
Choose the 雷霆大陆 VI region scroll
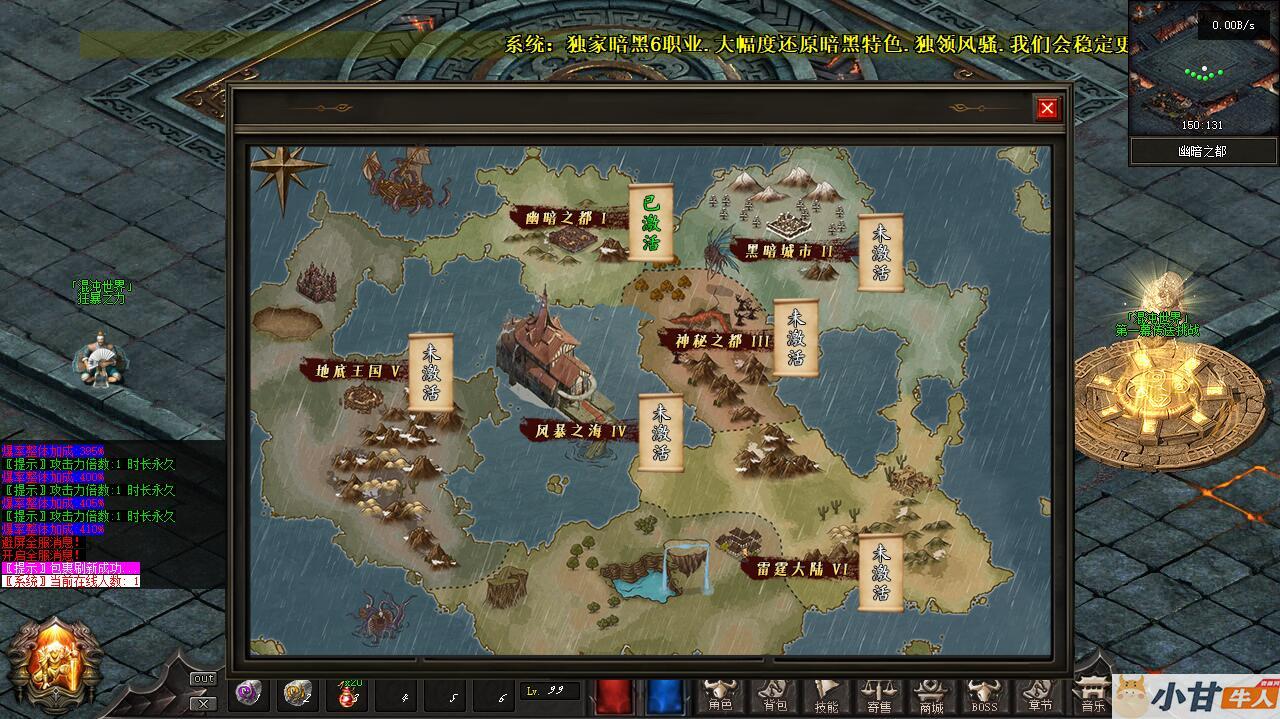pyautogui.click(x=881, y=572)
